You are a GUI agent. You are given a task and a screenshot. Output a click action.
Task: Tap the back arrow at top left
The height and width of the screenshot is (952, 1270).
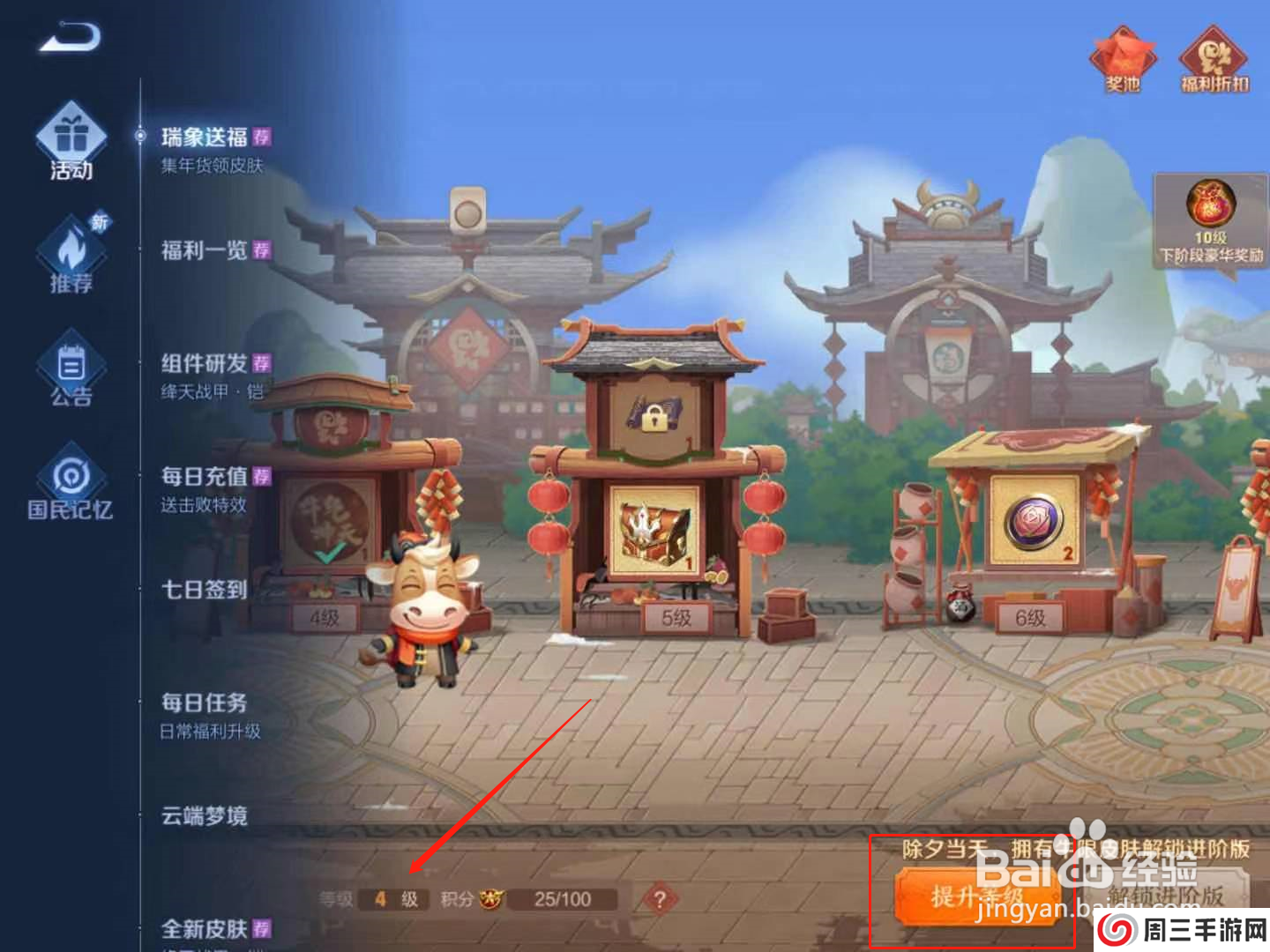69,37
